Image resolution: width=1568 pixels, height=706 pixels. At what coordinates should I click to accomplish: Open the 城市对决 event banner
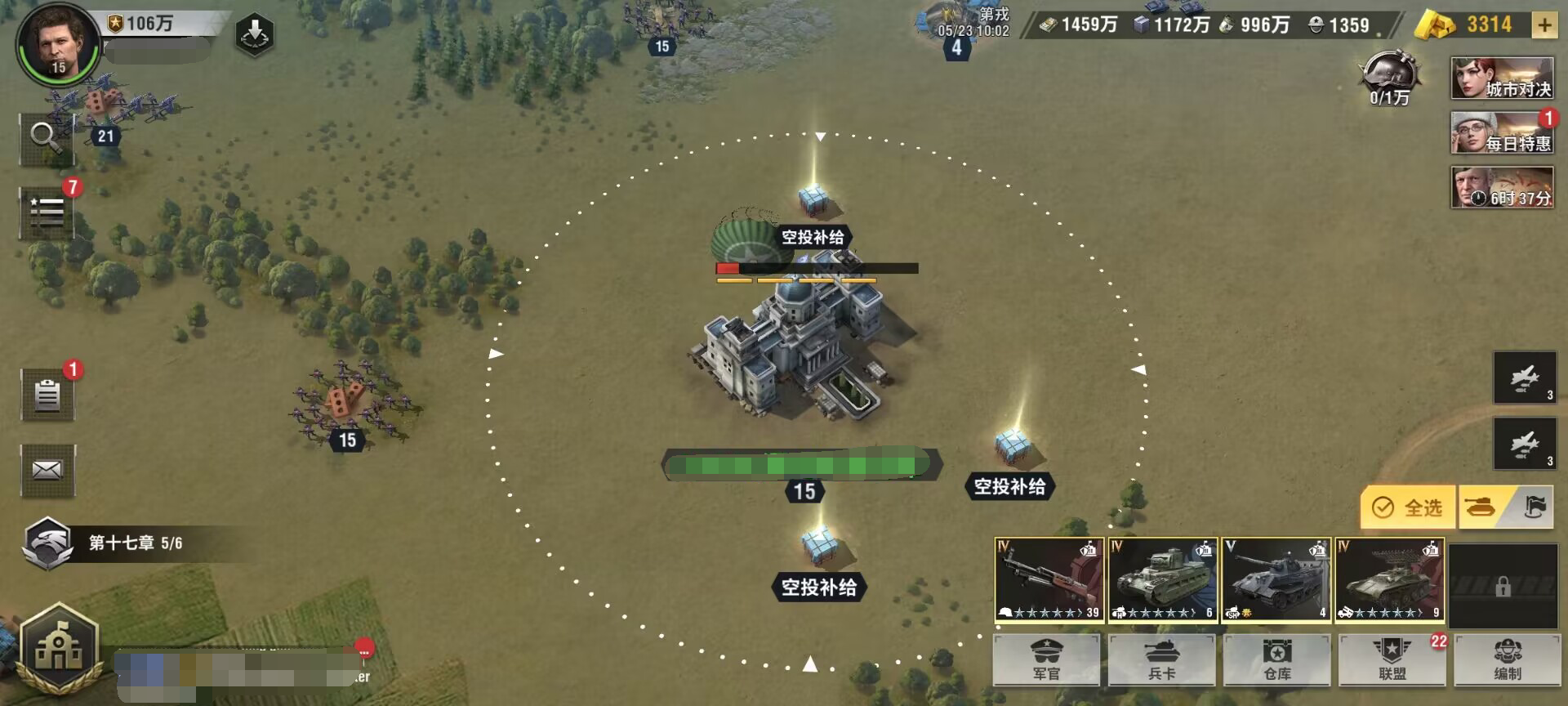pyautogui.click(x=1502, y=79)
